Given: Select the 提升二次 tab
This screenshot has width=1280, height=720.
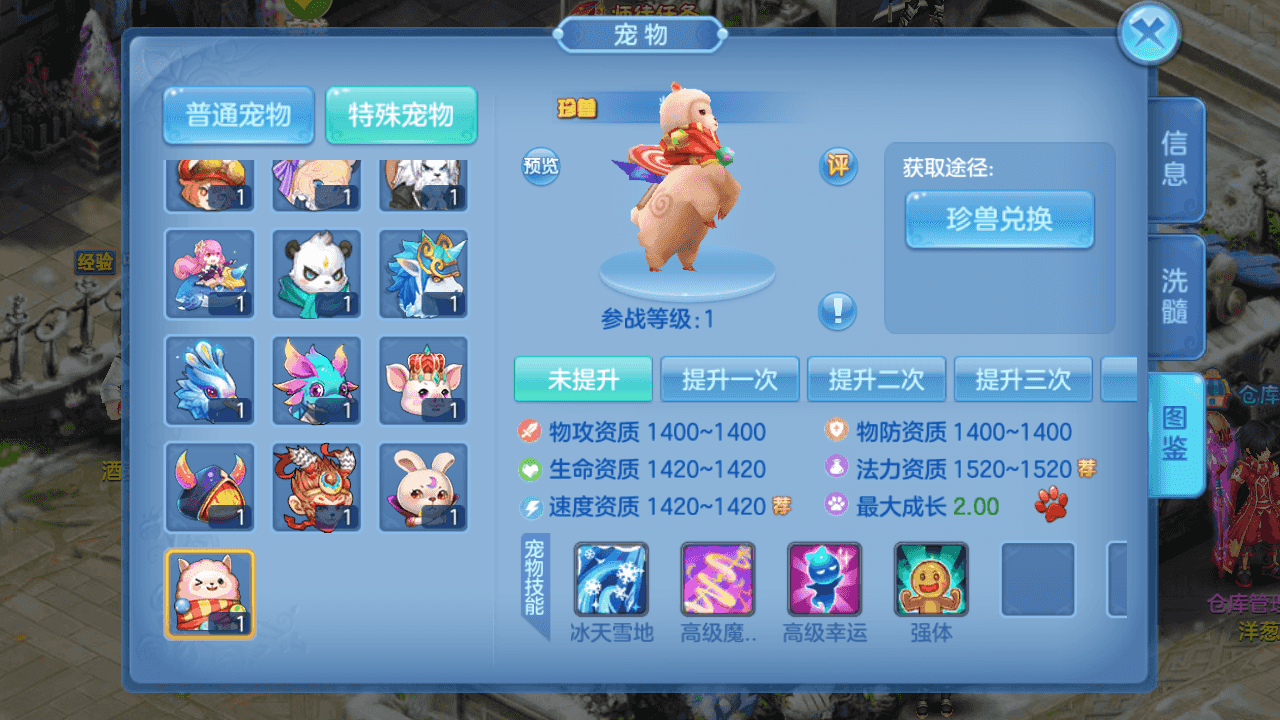Looking at the screenshot, I should click(876, 379).
